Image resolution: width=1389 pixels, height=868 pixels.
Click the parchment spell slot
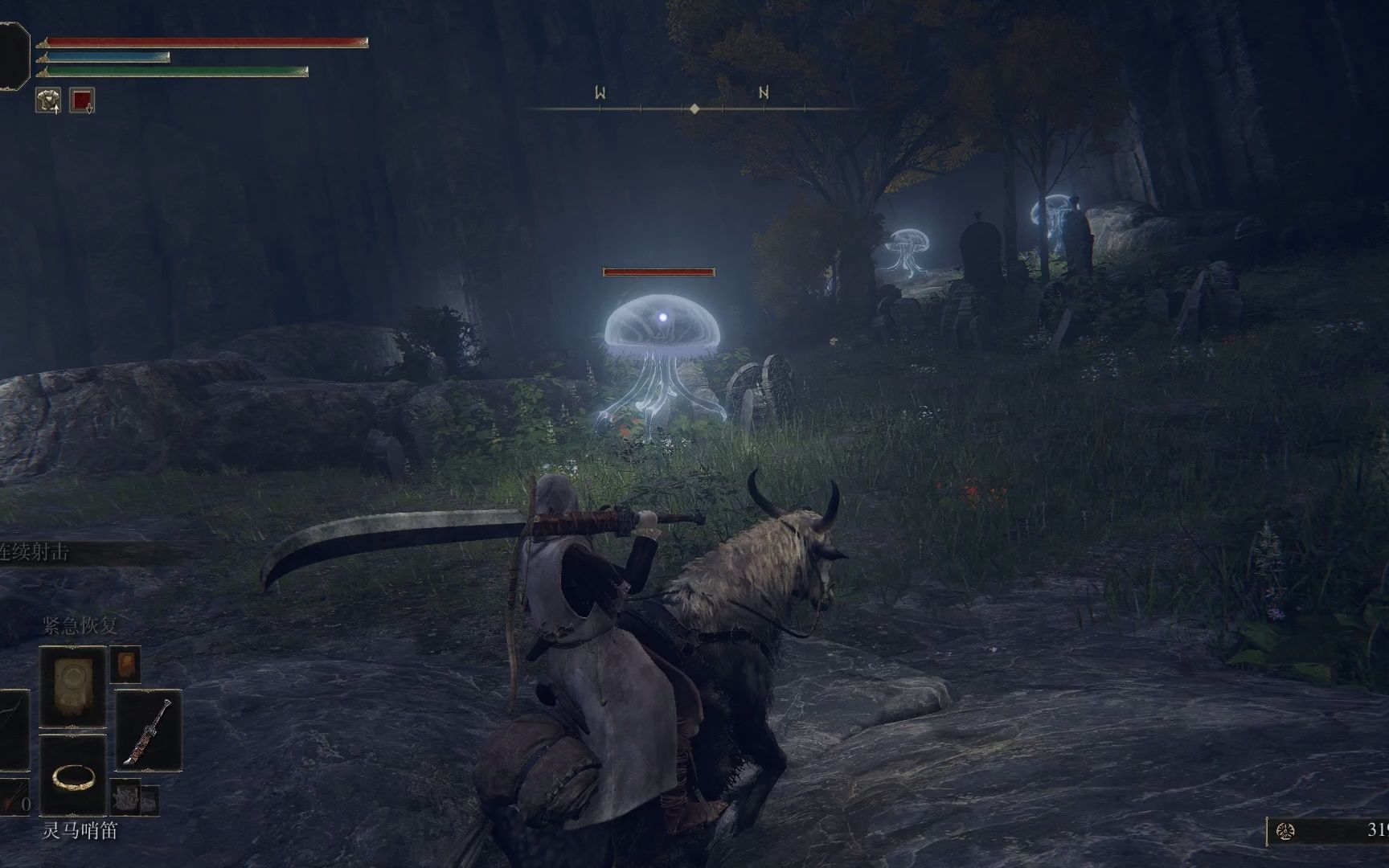pyautogui.click(x=73, y=686)
